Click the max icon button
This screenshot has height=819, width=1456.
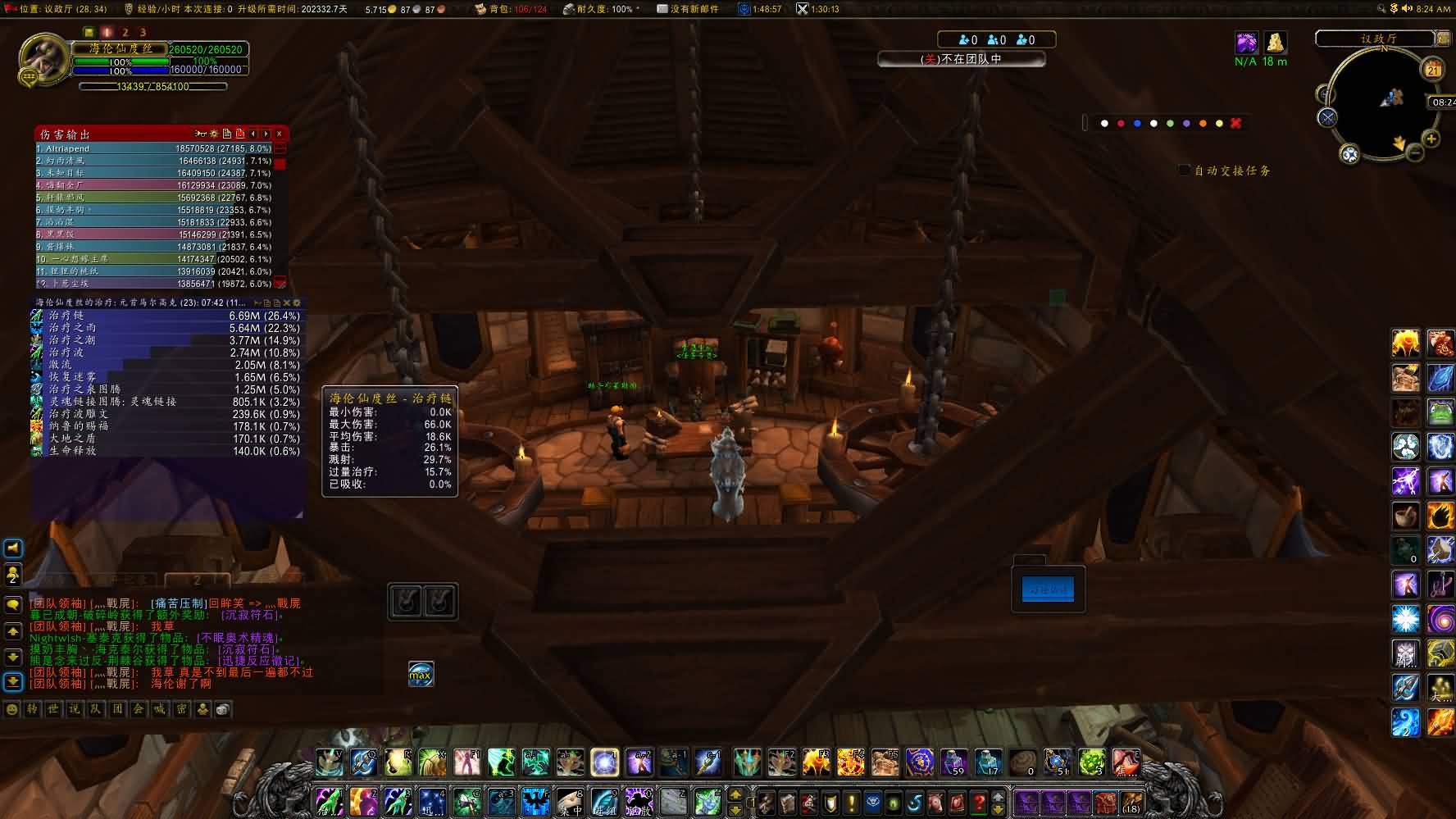click(x=421, y=675)
